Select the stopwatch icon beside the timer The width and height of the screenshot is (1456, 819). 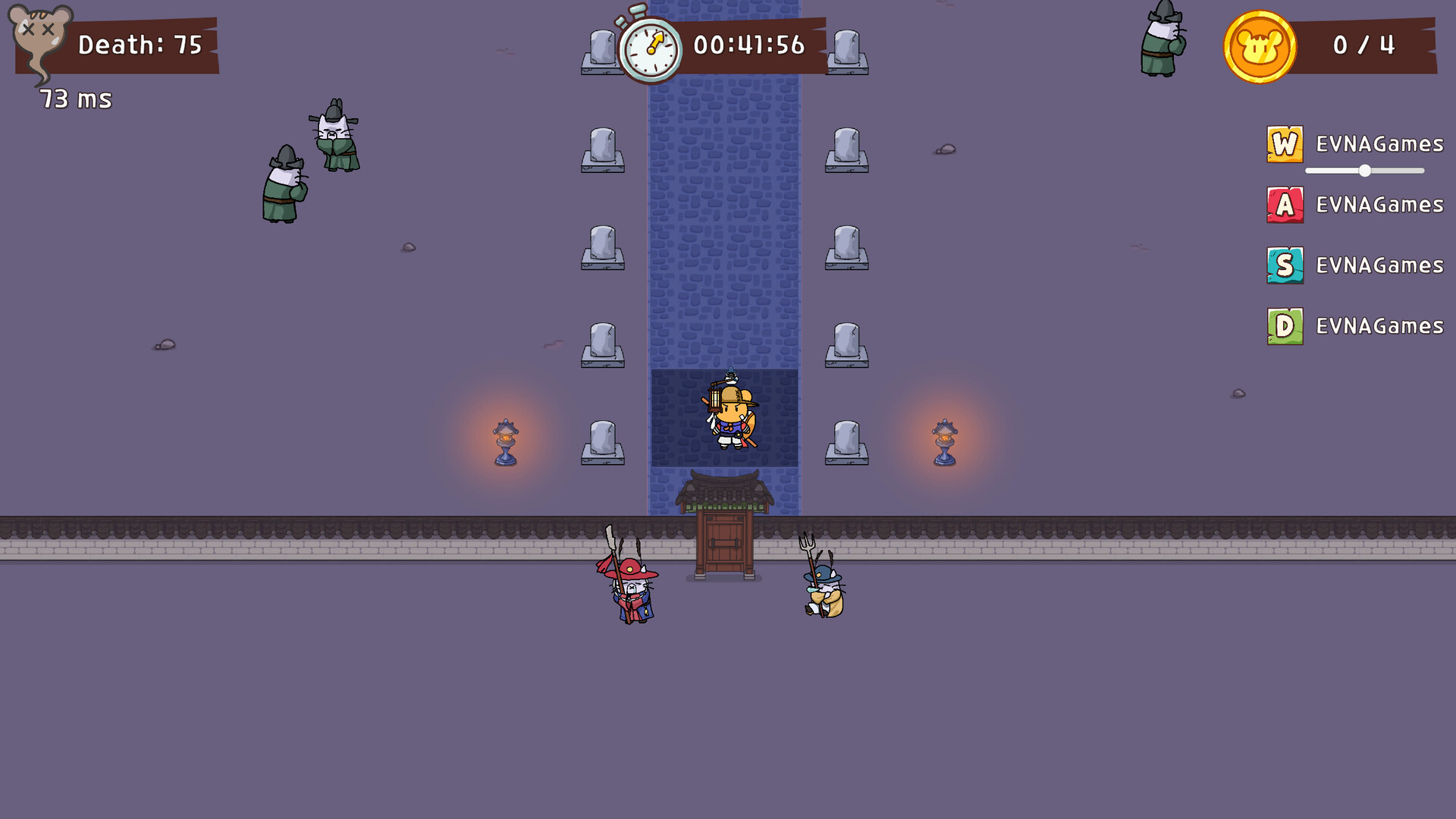click(654, 47)
